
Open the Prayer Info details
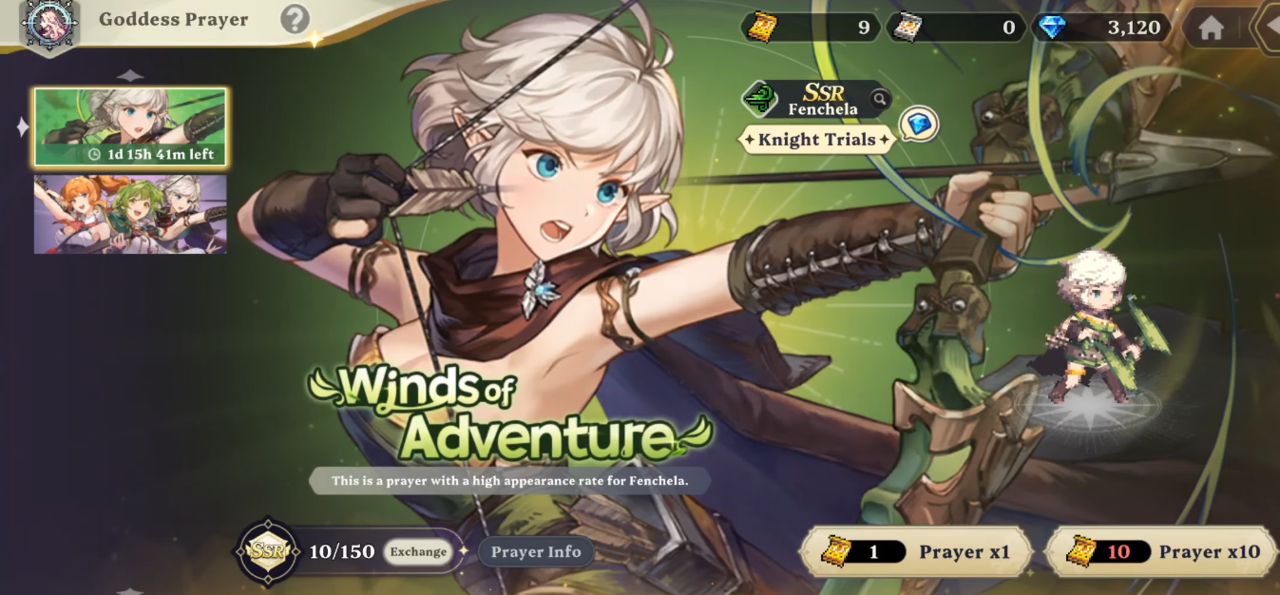536,552
